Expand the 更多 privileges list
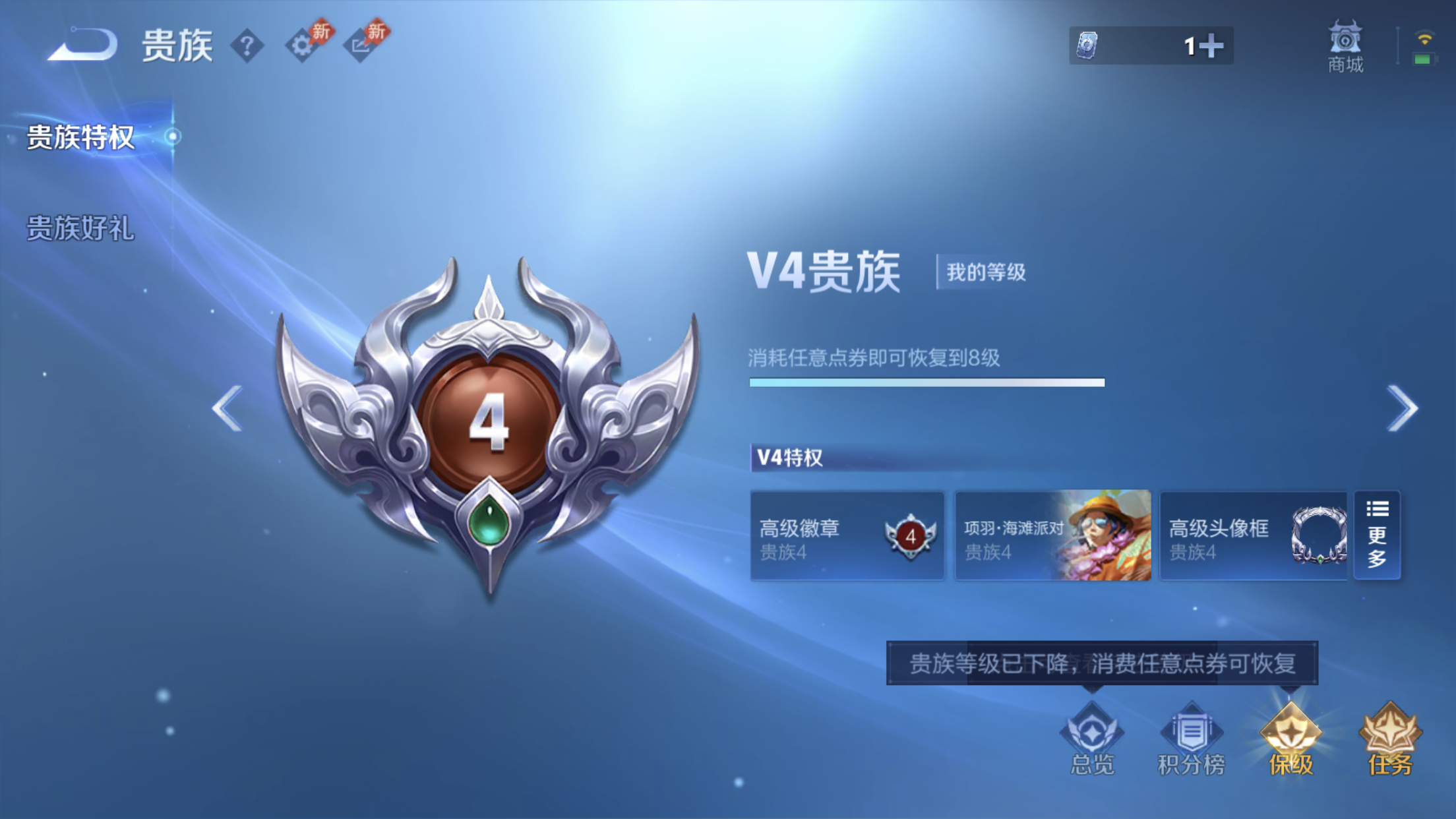Image resolution: width=1456 pixels, height=819 pixels. [1377, 535]
